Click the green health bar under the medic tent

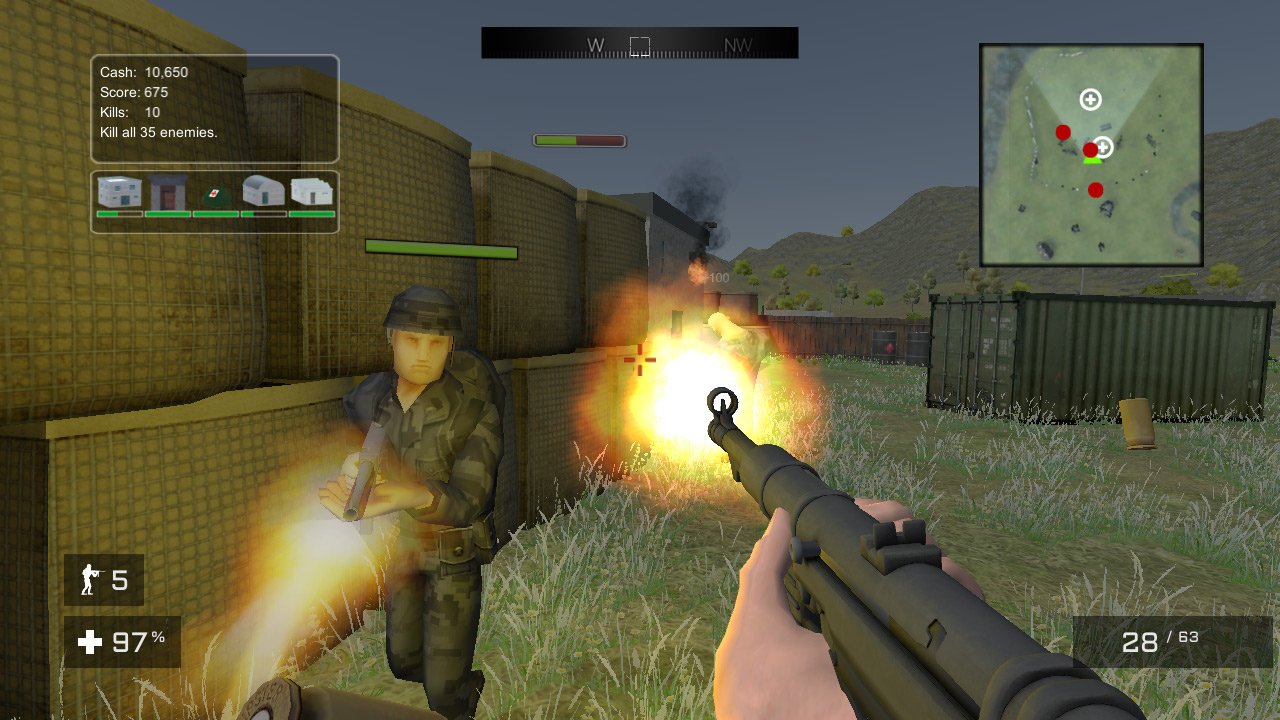tap(214, 214)
